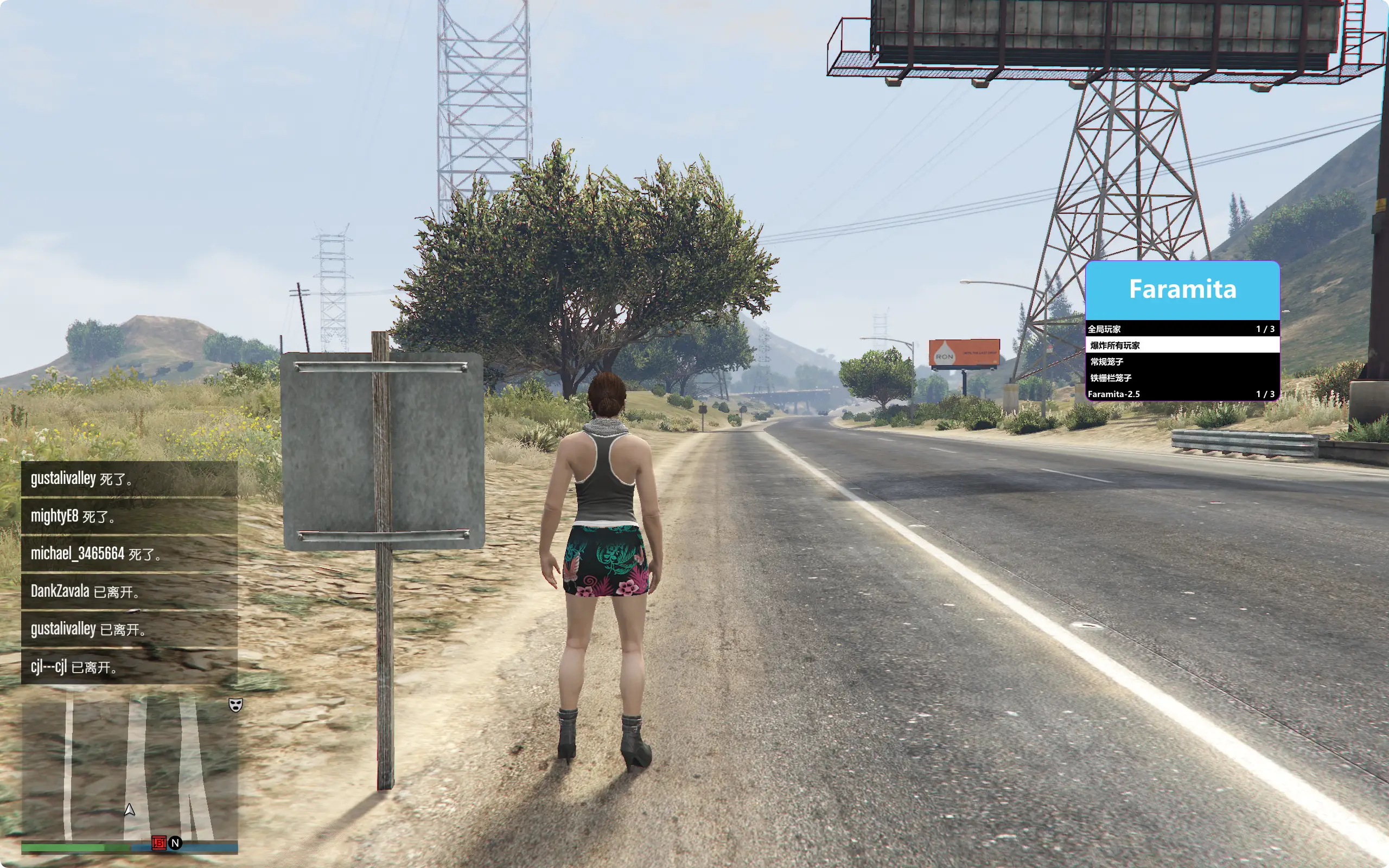
Task: Select the 'DankZavala 已离开' feed notification
Action: pyautogui.click(x=129, y=591)
